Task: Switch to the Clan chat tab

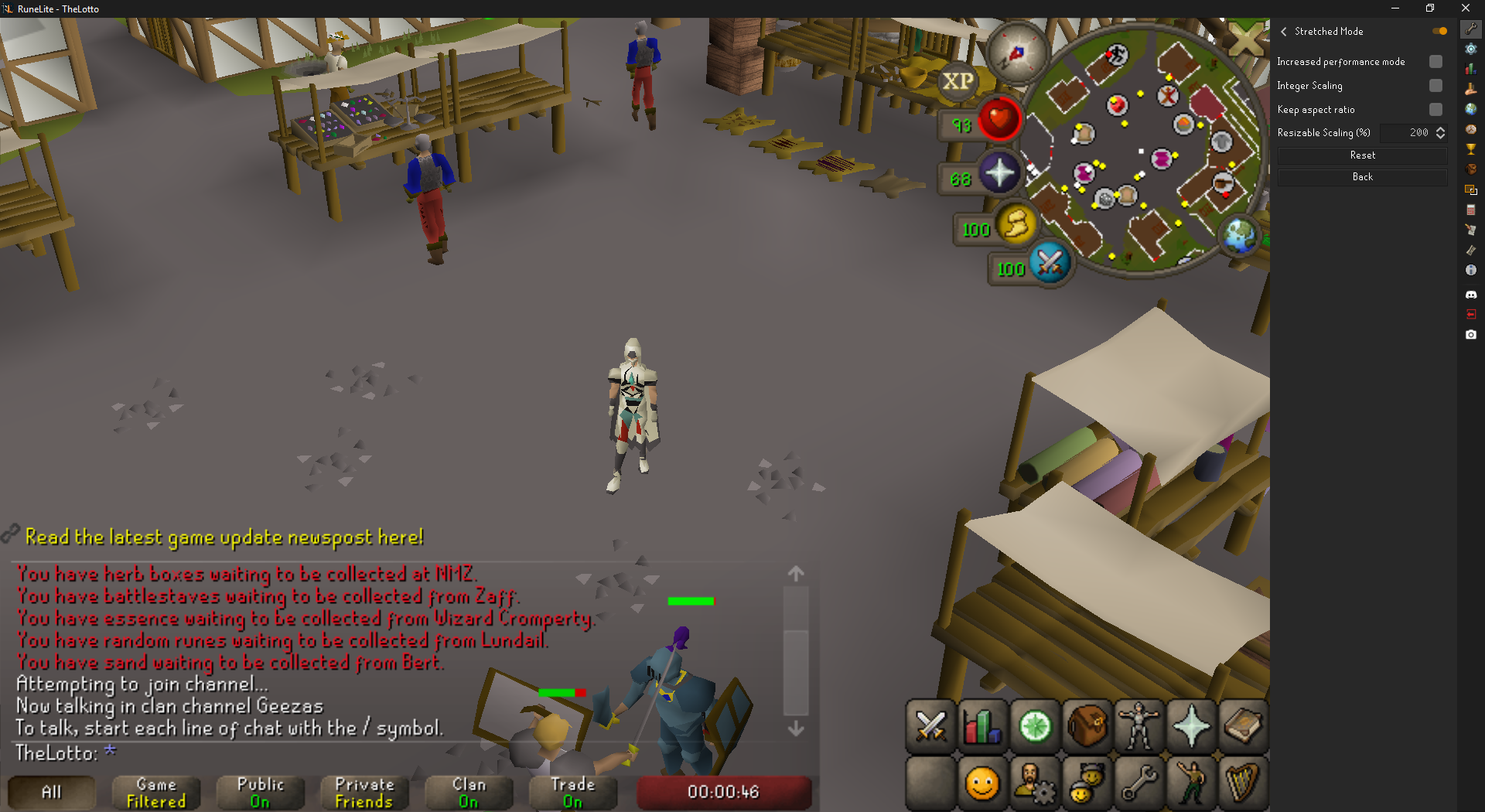Action: (x=469, y=793)
